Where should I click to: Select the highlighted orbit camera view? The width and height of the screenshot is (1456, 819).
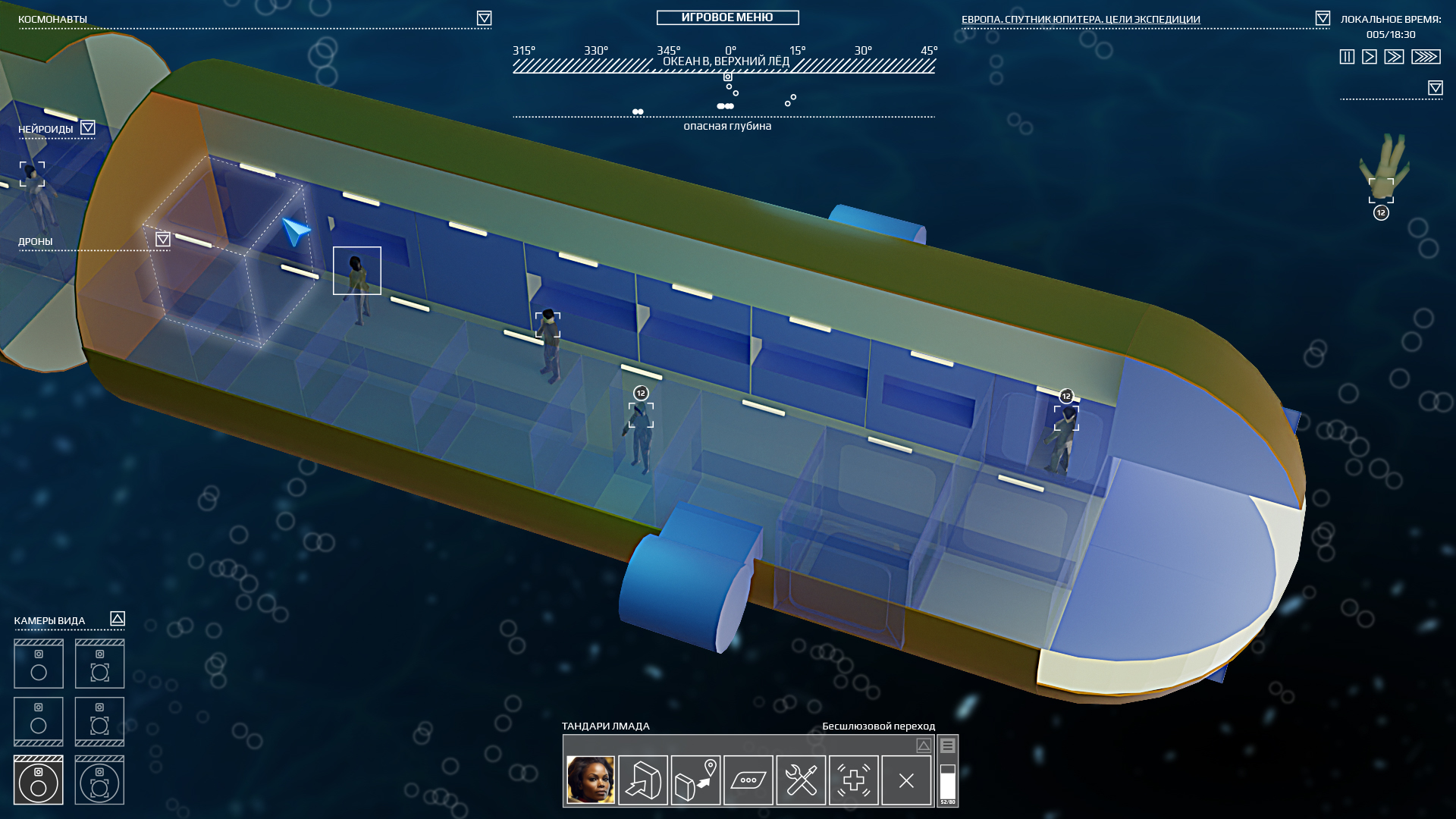[39, 780]
